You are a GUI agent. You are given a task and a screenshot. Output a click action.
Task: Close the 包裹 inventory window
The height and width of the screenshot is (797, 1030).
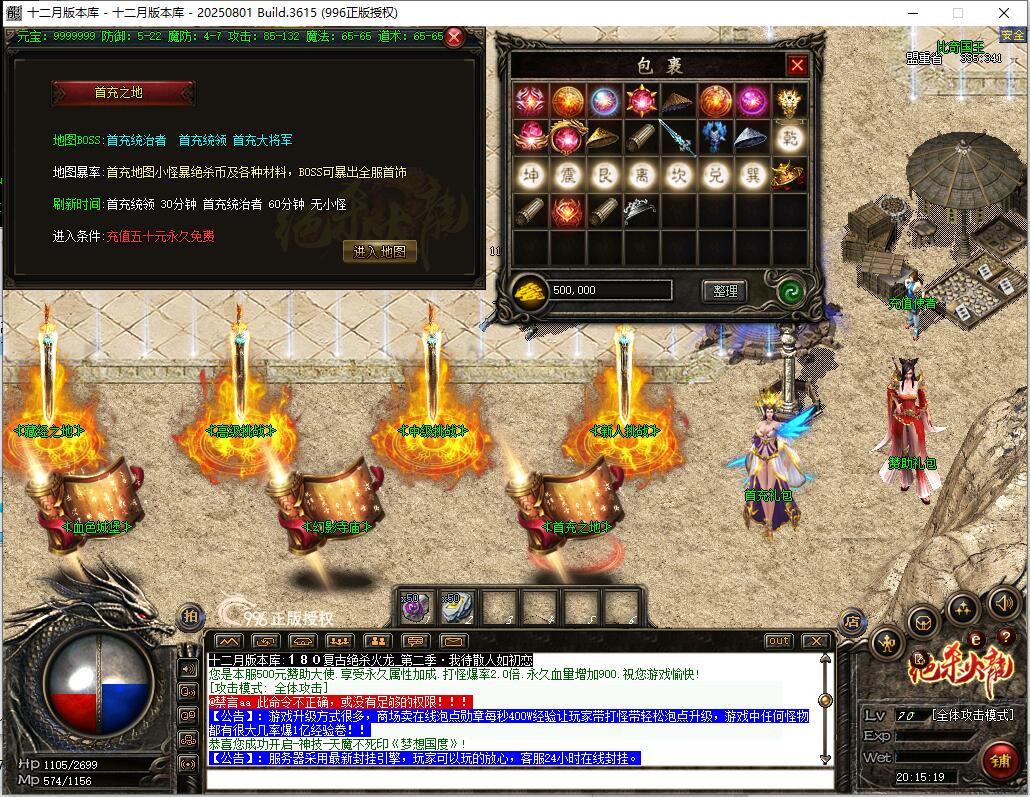pos(797,66)
